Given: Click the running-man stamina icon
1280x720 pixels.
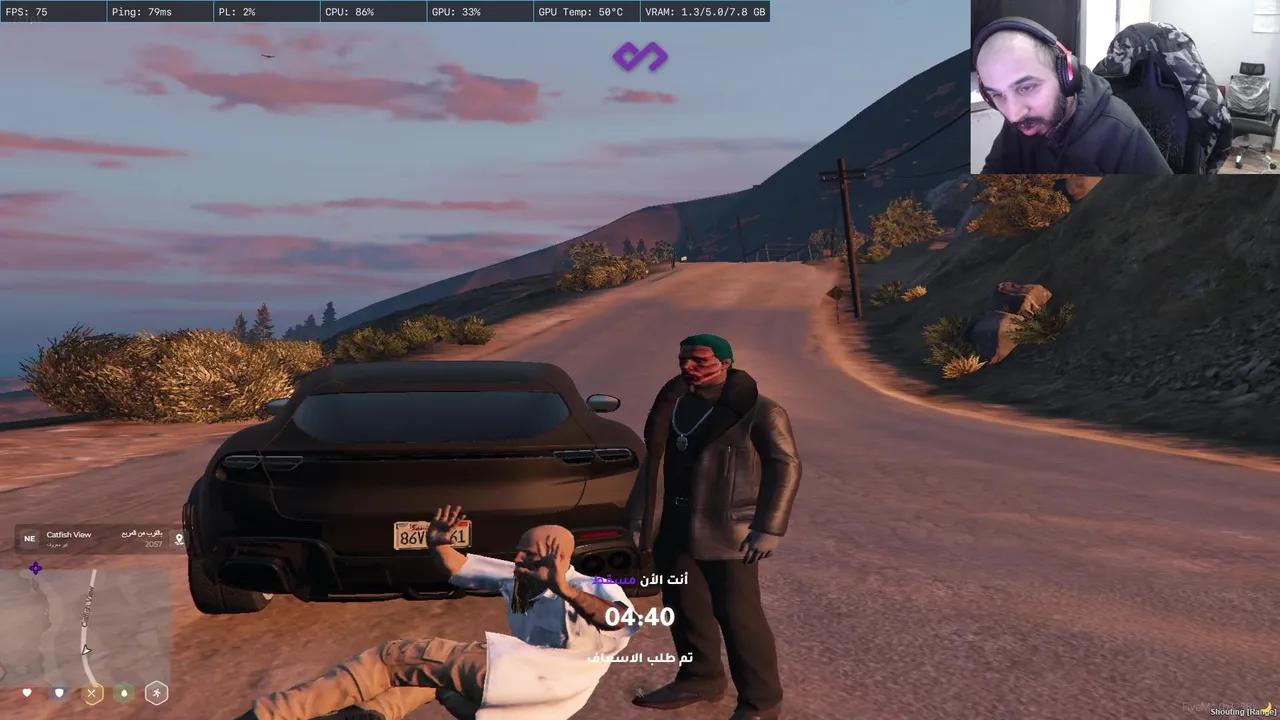Looking at the screenshot, I should pyautogui.click(x=157, y=692).
